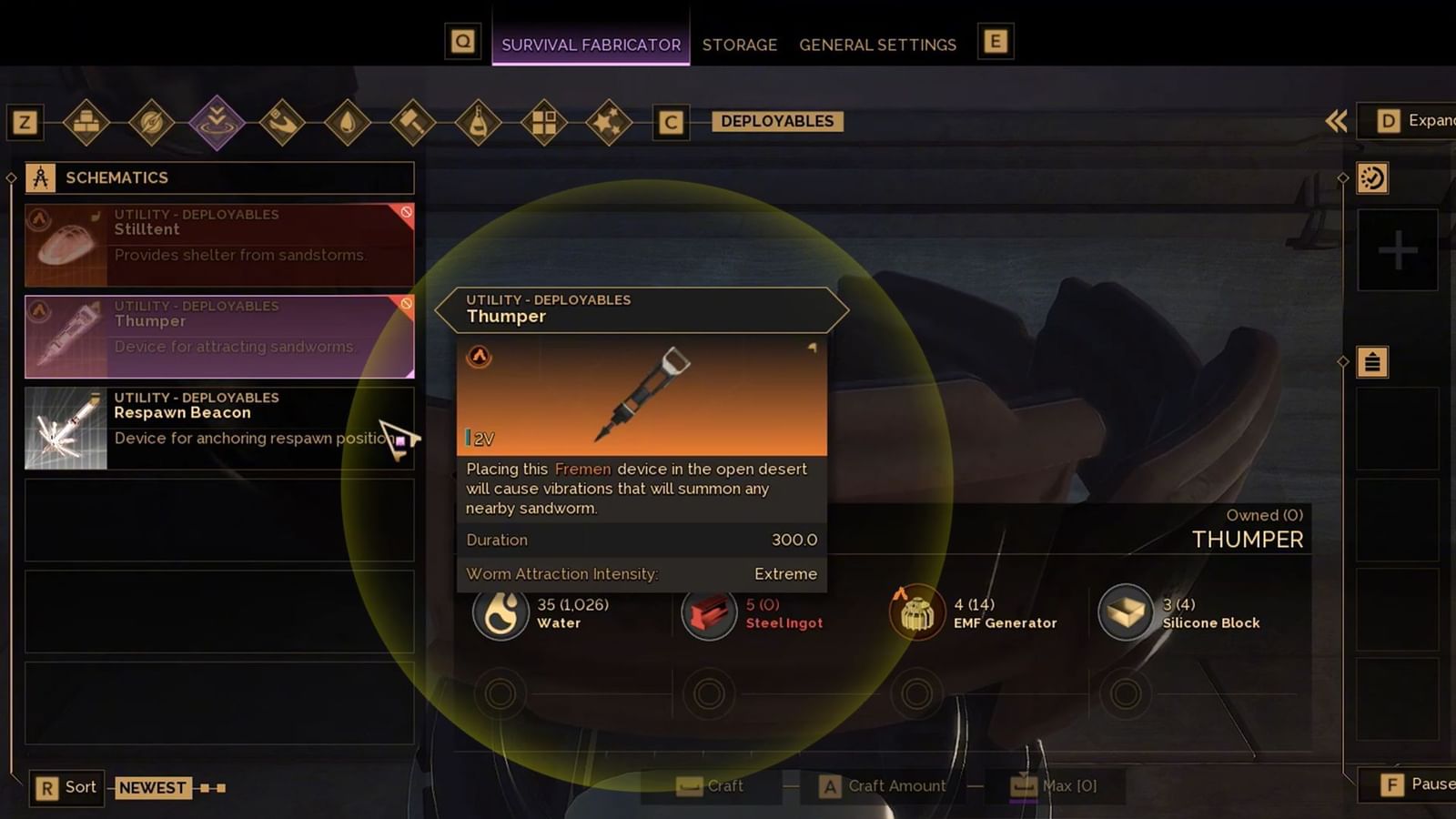
Task: Open the deployables category icon with chevrons
Action: pos(217,121)
